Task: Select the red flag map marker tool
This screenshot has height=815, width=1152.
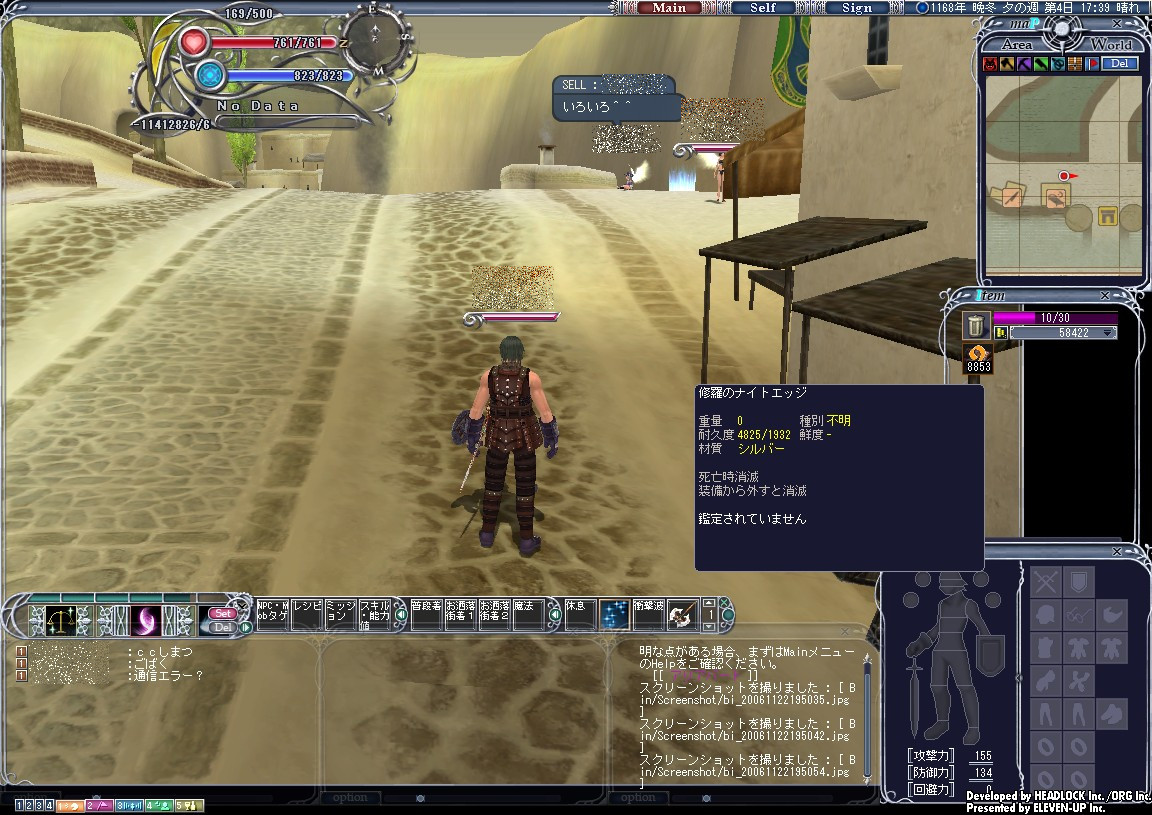Action: point(1093,64)
